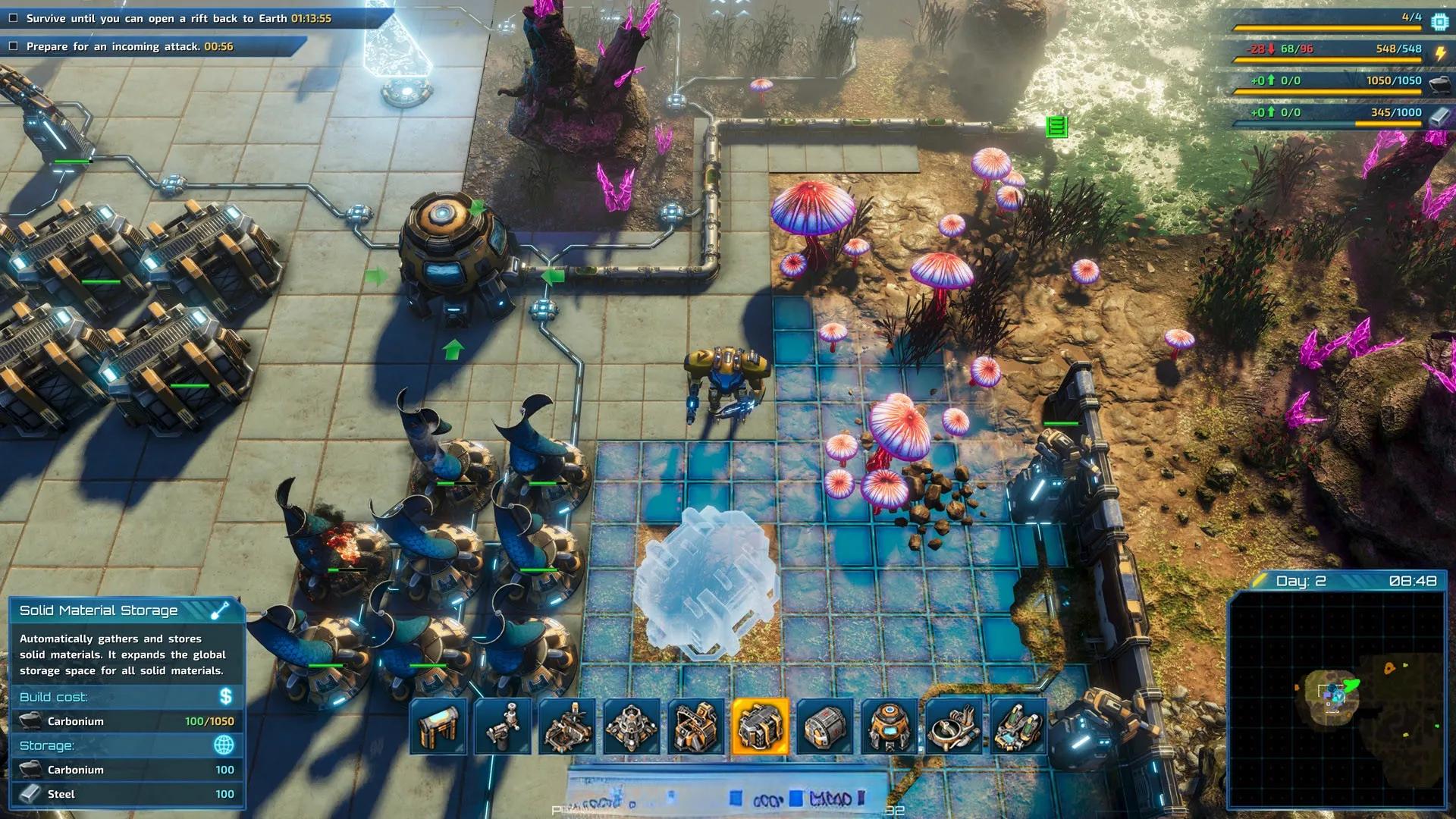Screen dimensions: 1456x819
Task: Click the highlighted Solid Material Storage icon
Action: [x=761, y=726]
